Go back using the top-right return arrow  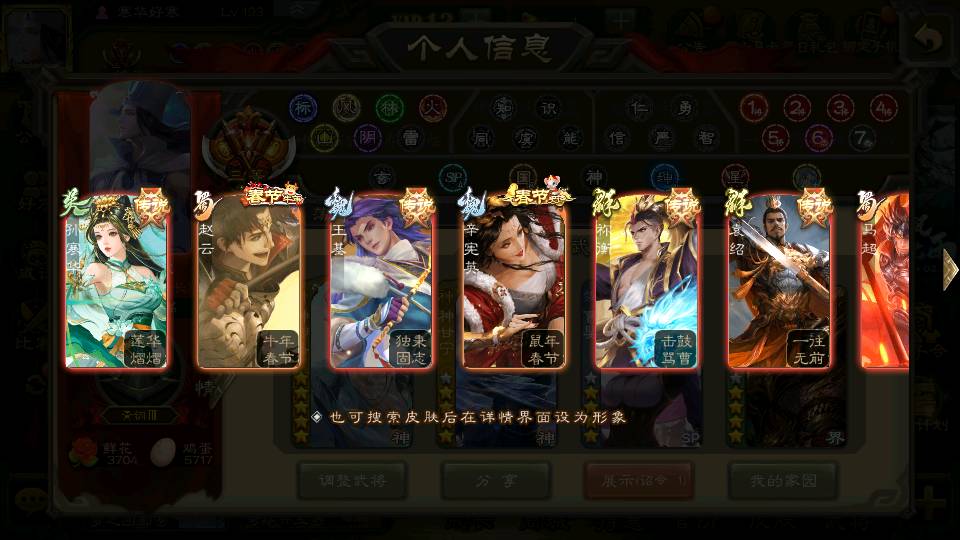[x=929, y=40]
